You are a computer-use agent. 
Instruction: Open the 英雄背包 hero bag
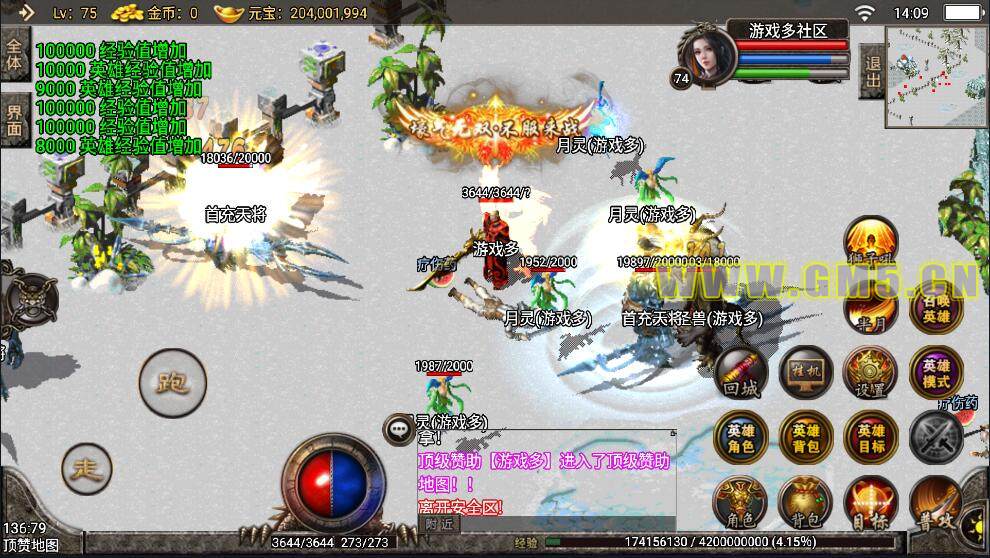click(806, 438)
